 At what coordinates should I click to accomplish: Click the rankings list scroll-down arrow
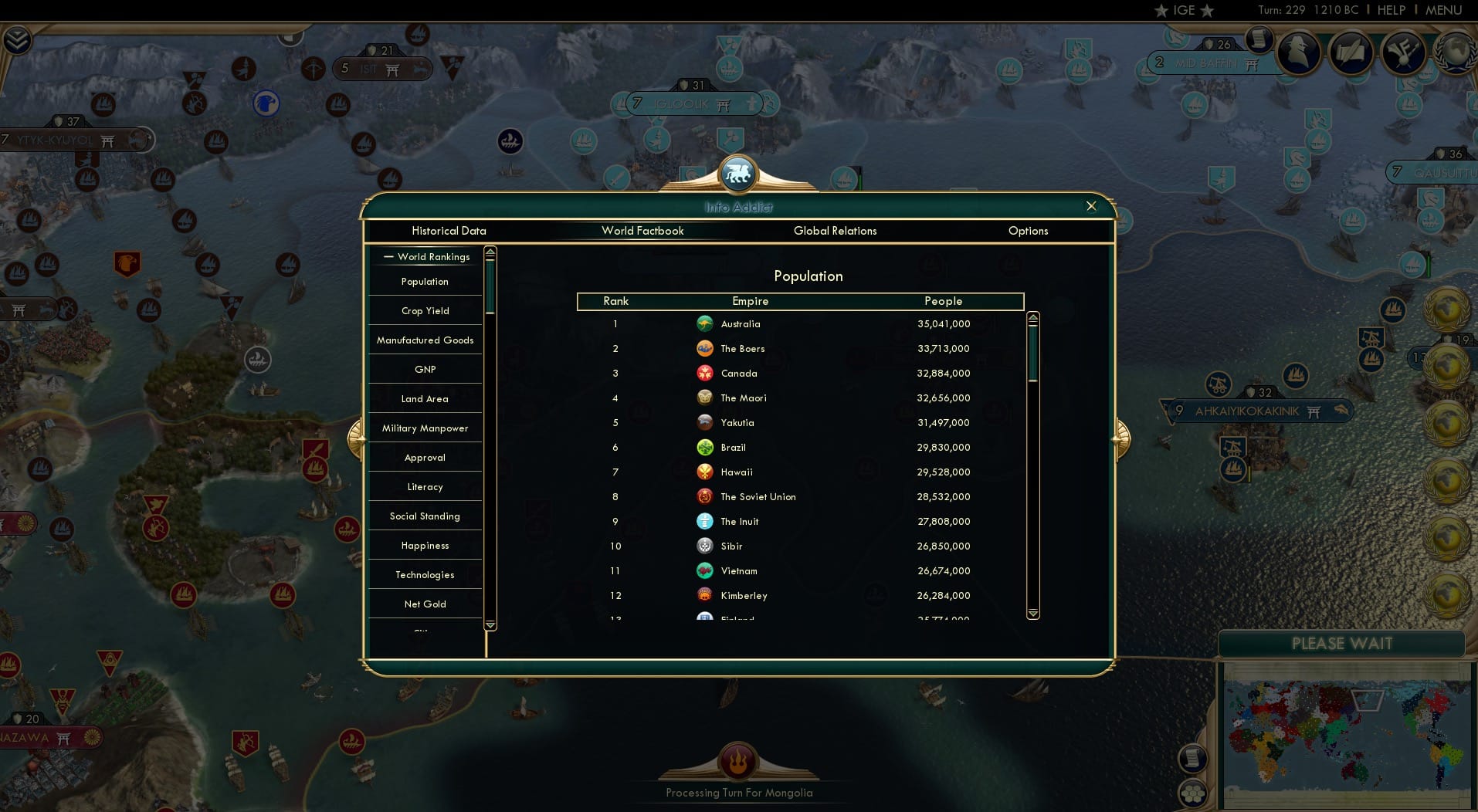point(1032,615)
